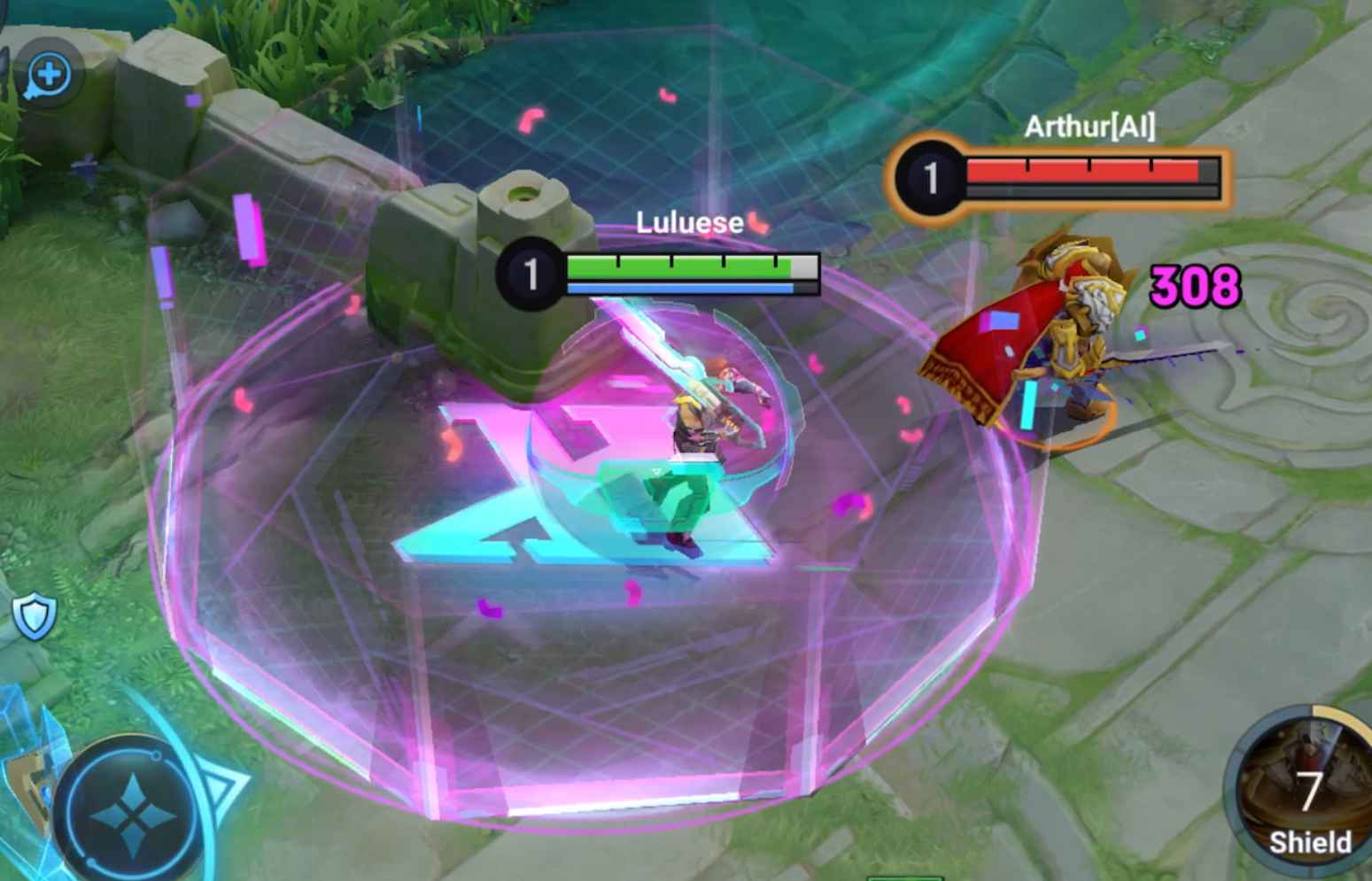The width and height of the screenshot is (1372, 881).
Task: Click the level 1 badge beside Luluese's bar
Action: point(531,270)
